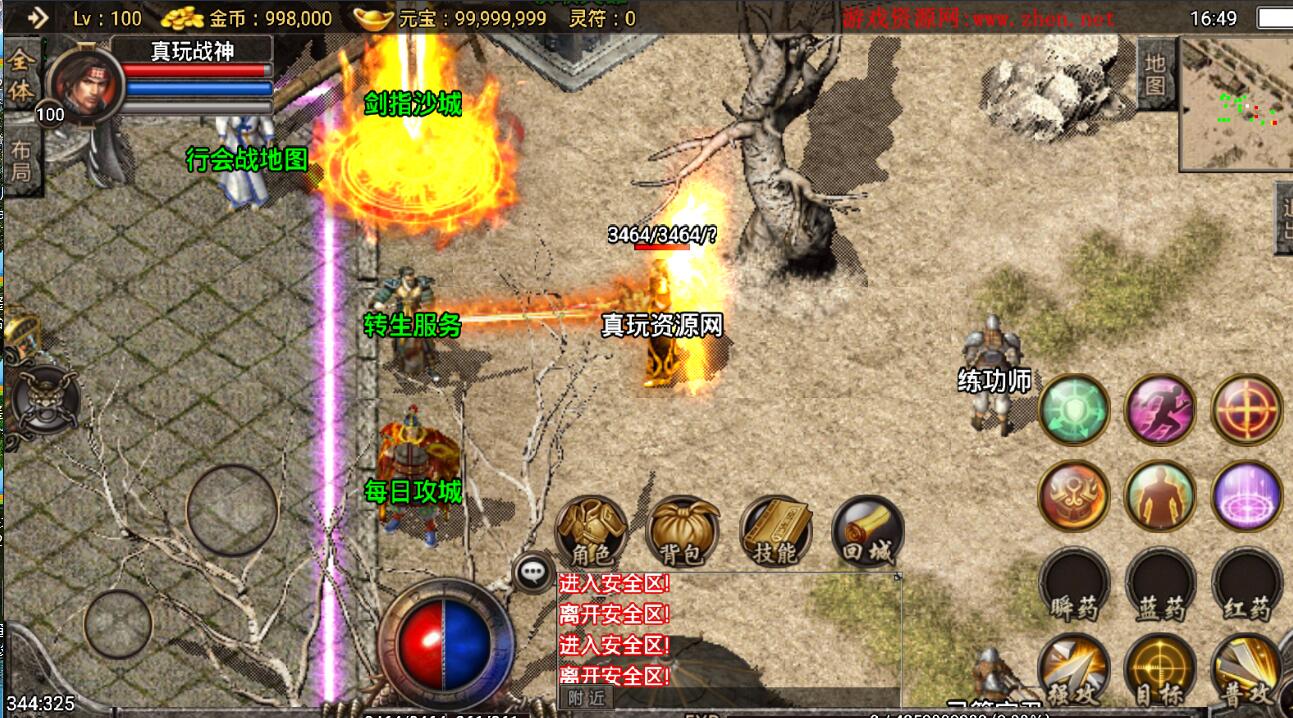Use the 普攻 normal attack button
The width and height of the screenshot is (1293, 718).
(x=1246, y=667)
